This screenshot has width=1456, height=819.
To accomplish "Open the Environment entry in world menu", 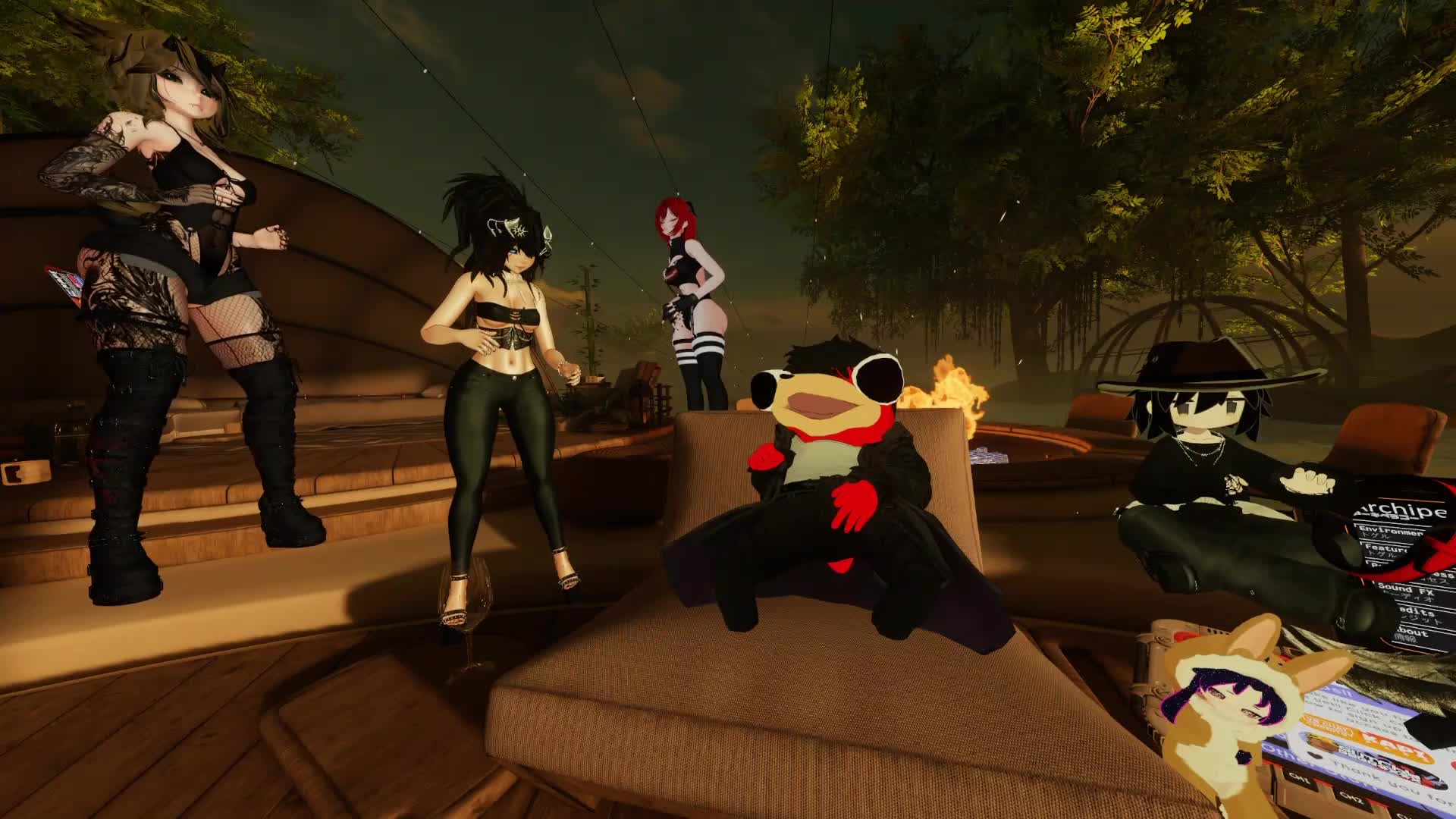I will (1389, 532).
